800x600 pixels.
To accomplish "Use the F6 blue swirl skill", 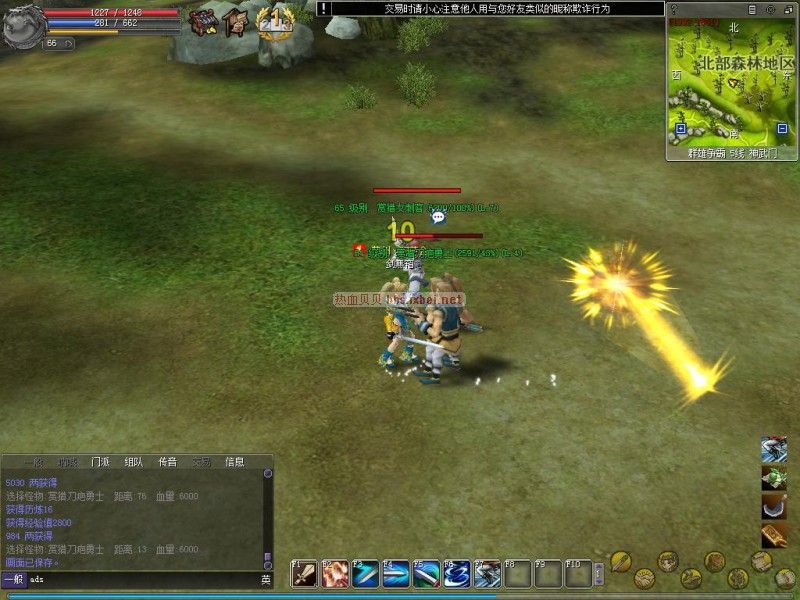I will (457, 574).
